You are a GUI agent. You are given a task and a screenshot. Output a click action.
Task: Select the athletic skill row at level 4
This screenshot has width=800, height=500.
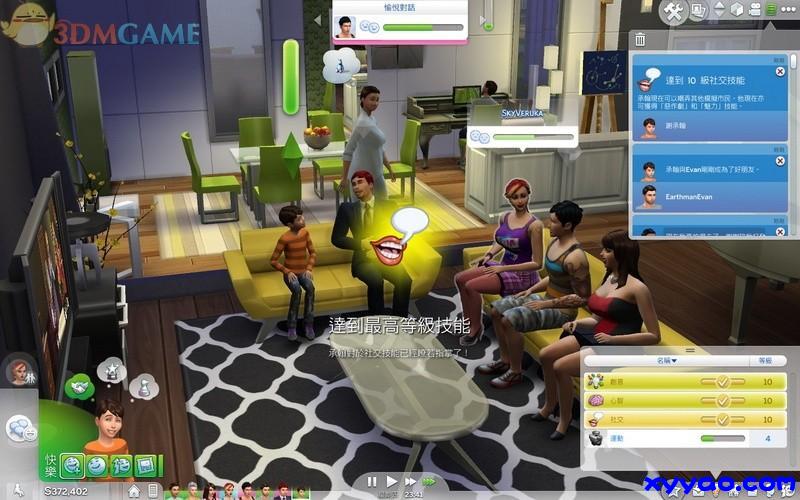pos(680,437)
